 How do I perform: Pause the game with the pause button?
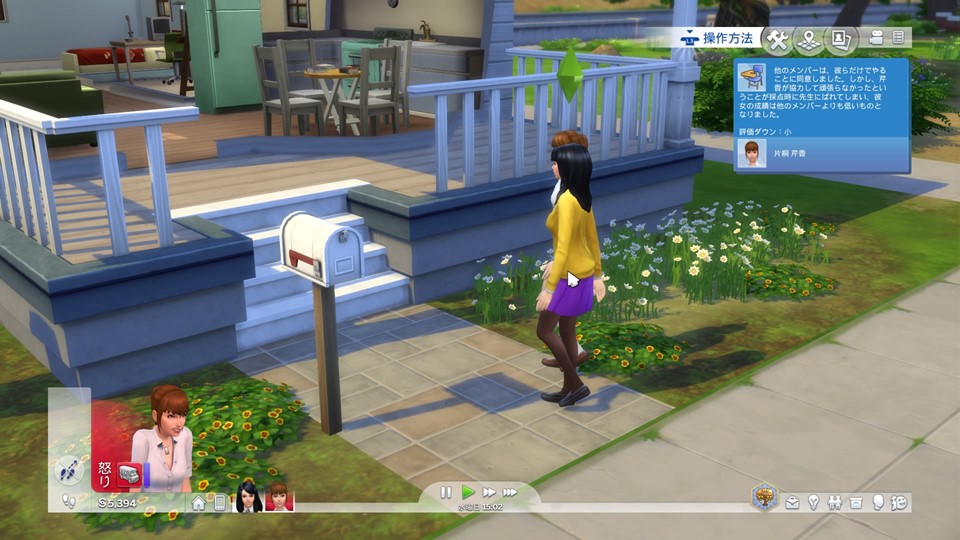pos(446,492)
